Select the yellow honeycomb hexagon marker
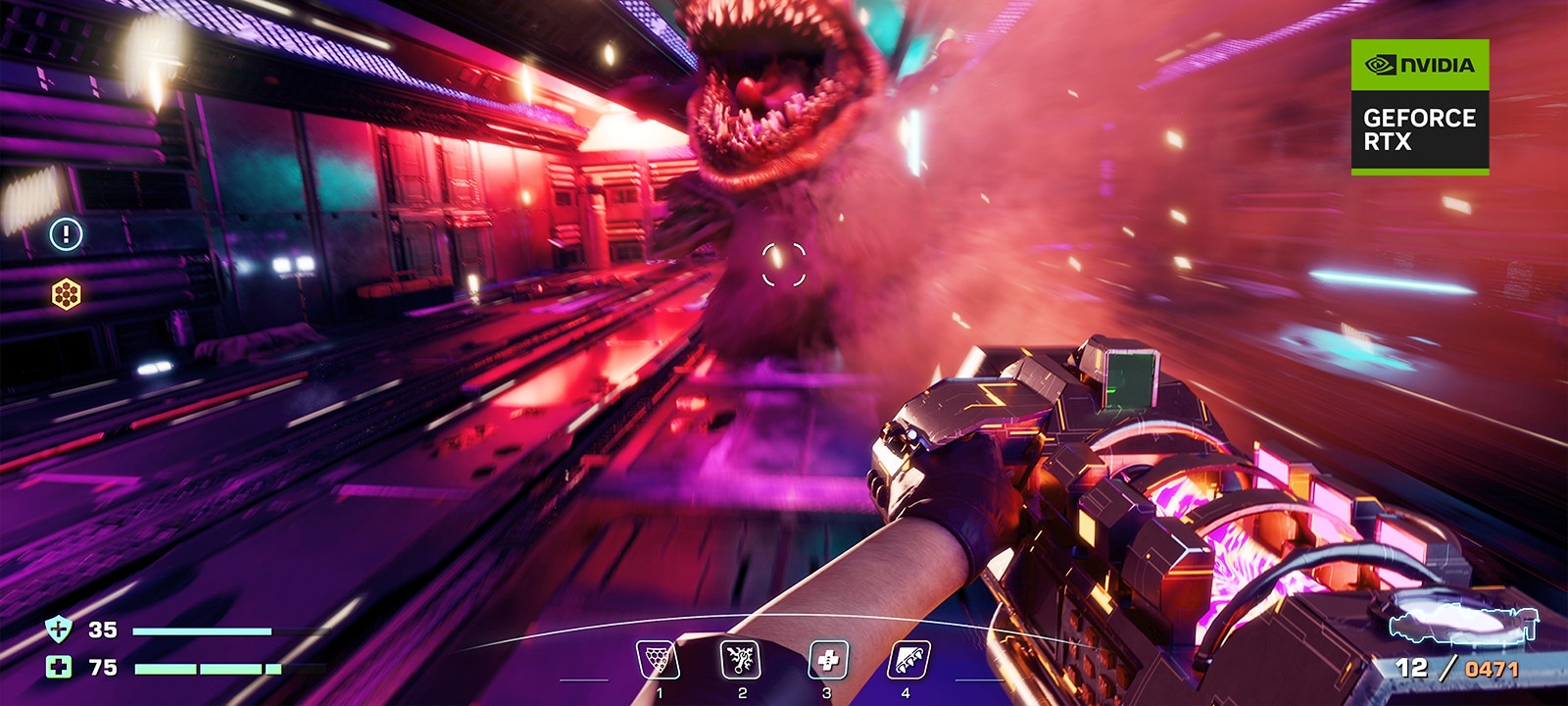Image resolution: width=1568 pixels, height=706 pixels. pyautogui.click(x=67, y=293)
